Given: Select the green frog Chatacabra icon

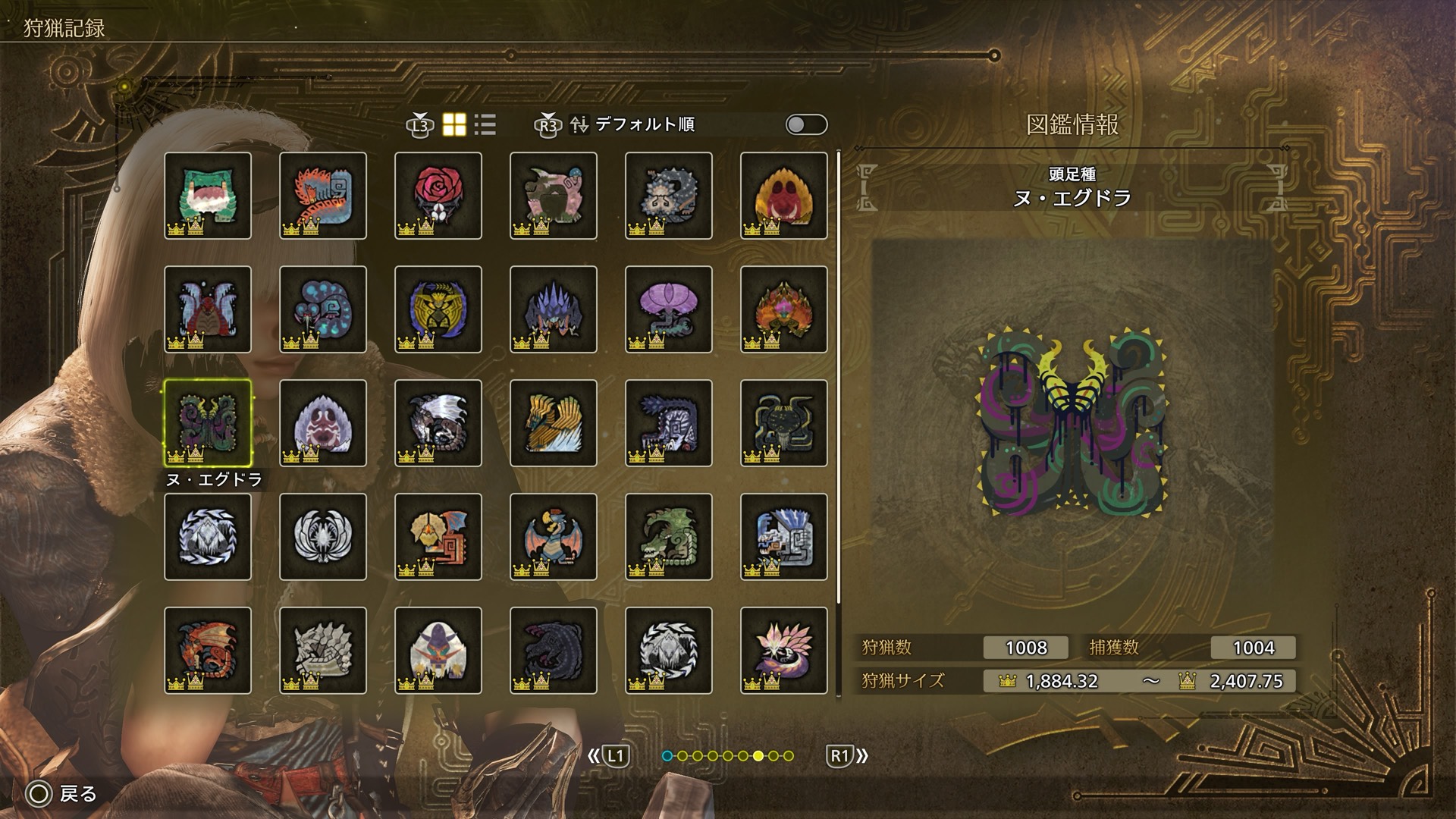Looking at the screenshot, I should click(208, 196).
